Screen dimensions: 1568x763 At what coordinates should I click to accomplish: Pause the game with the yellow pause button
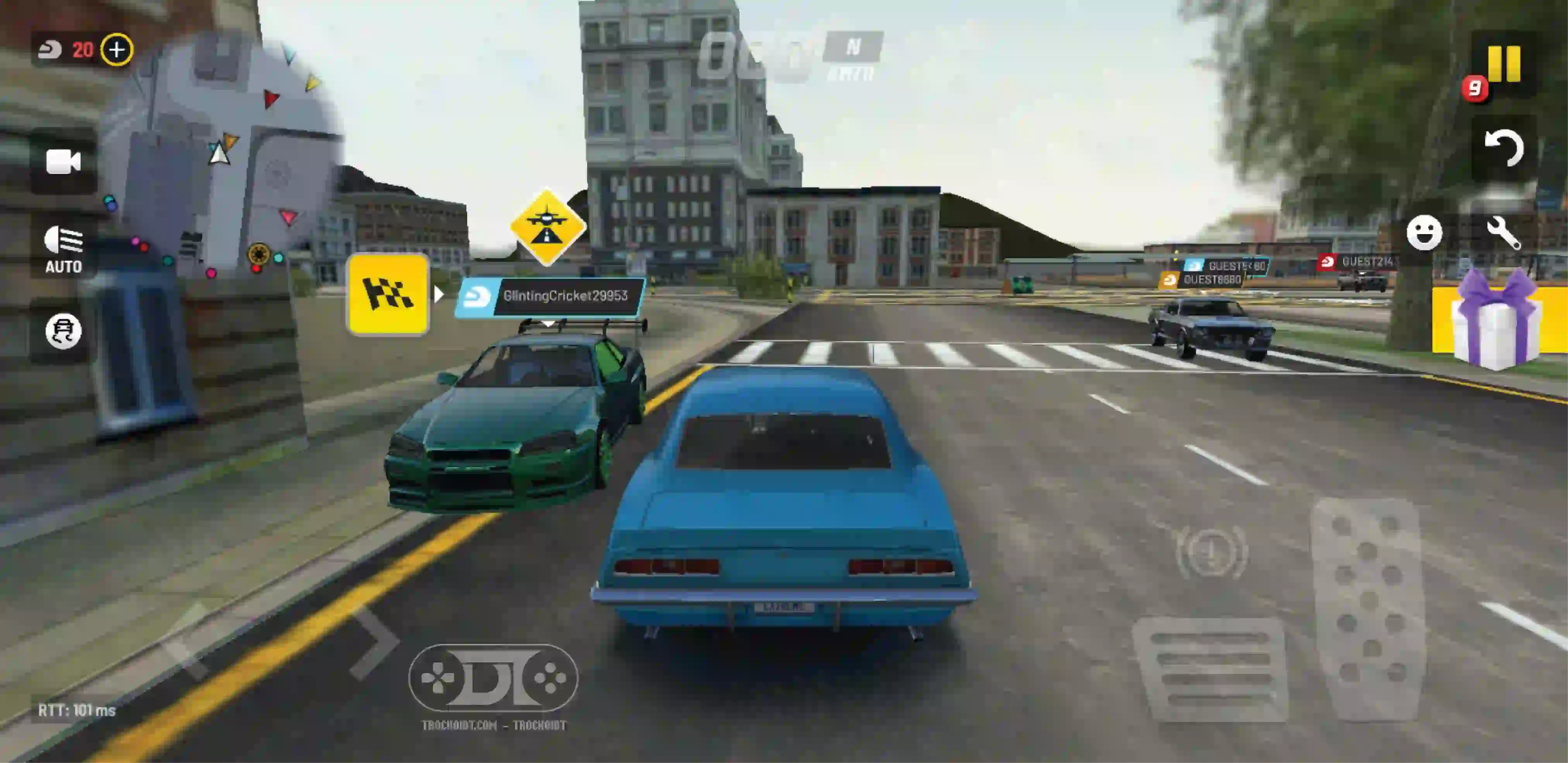1503,64
